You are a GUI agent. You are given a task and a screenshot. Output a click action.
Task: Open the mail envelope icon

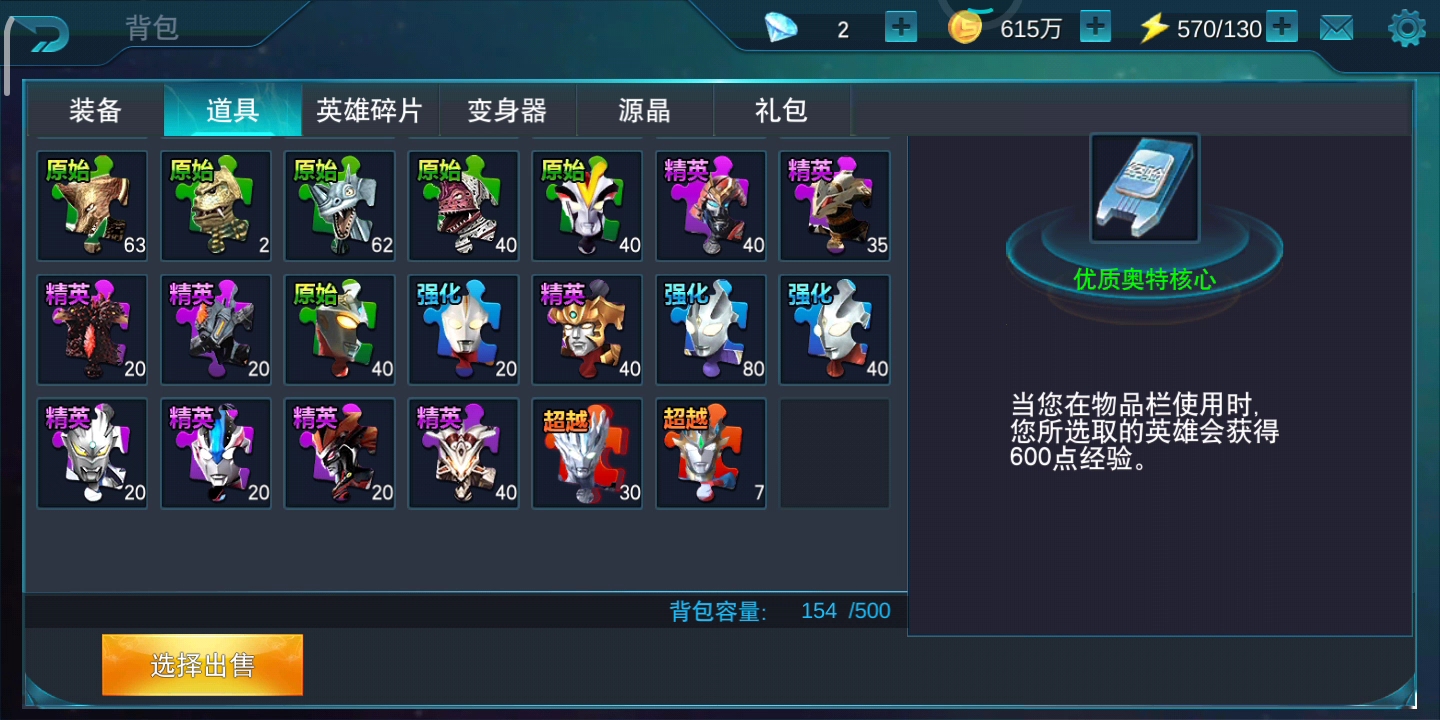(x=1337, y=27)
